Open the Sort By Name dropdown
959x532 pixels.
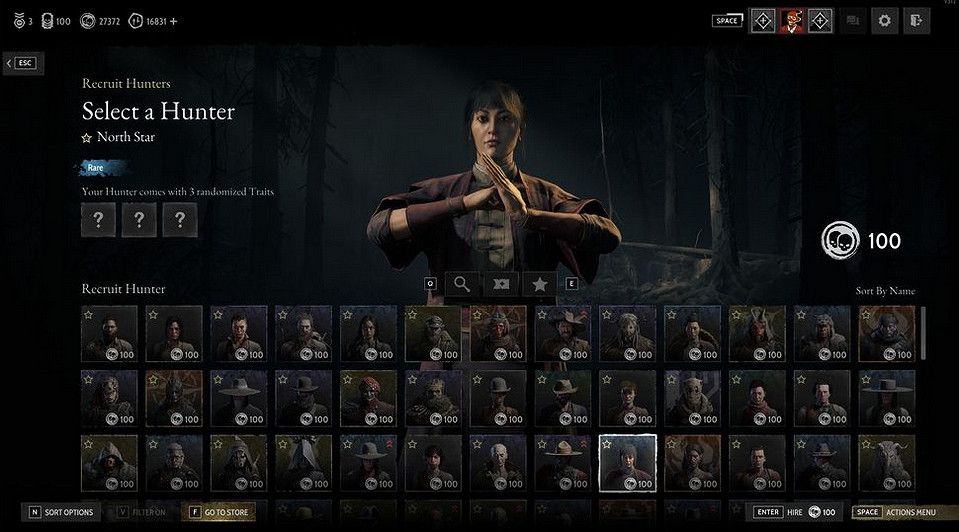[x=885, y=291]
